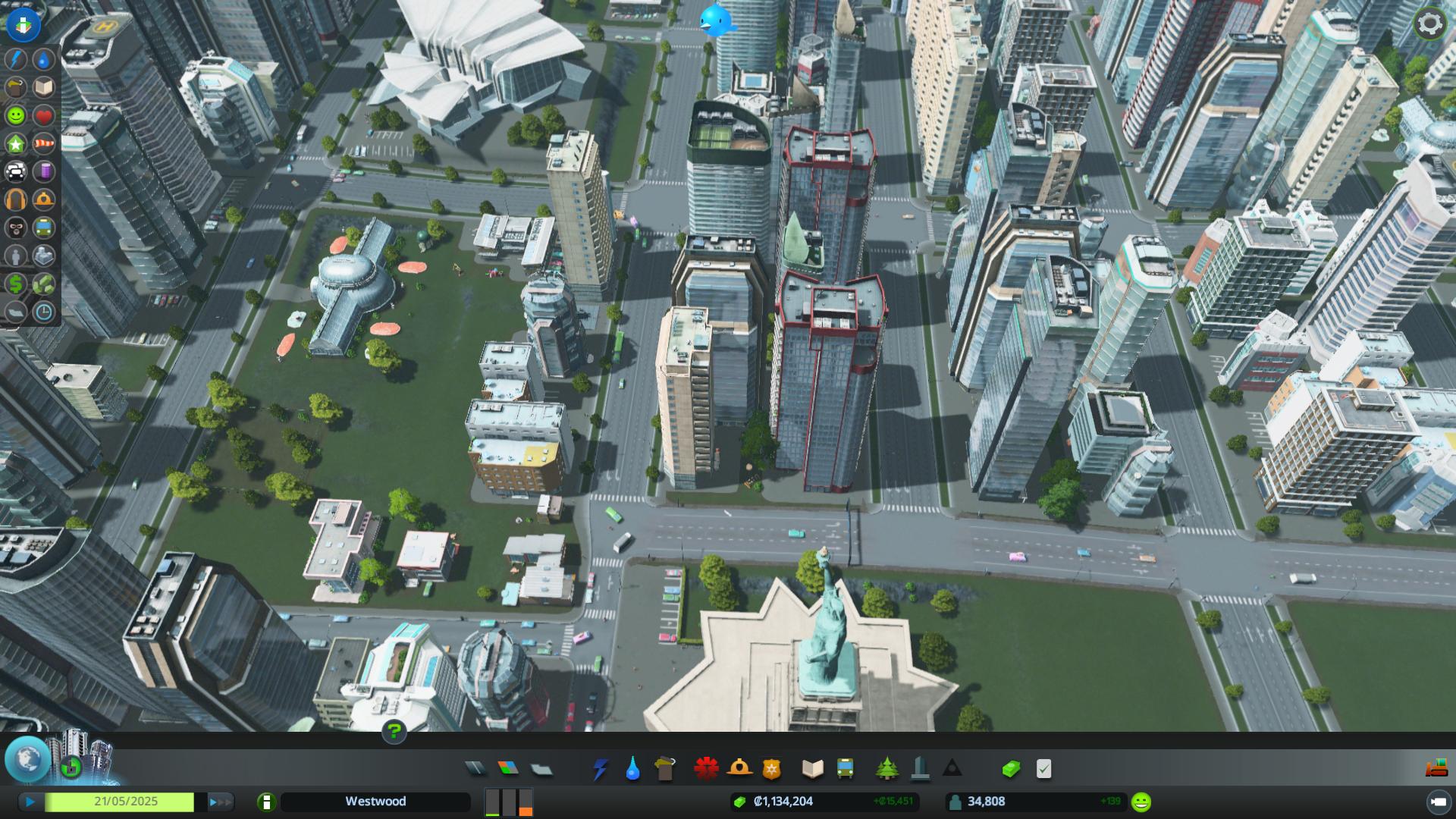The width and height of the screenshot is (1456, 819).
Task: Open the noise pollution headphones info view
Action: click(x=16, y=199)
